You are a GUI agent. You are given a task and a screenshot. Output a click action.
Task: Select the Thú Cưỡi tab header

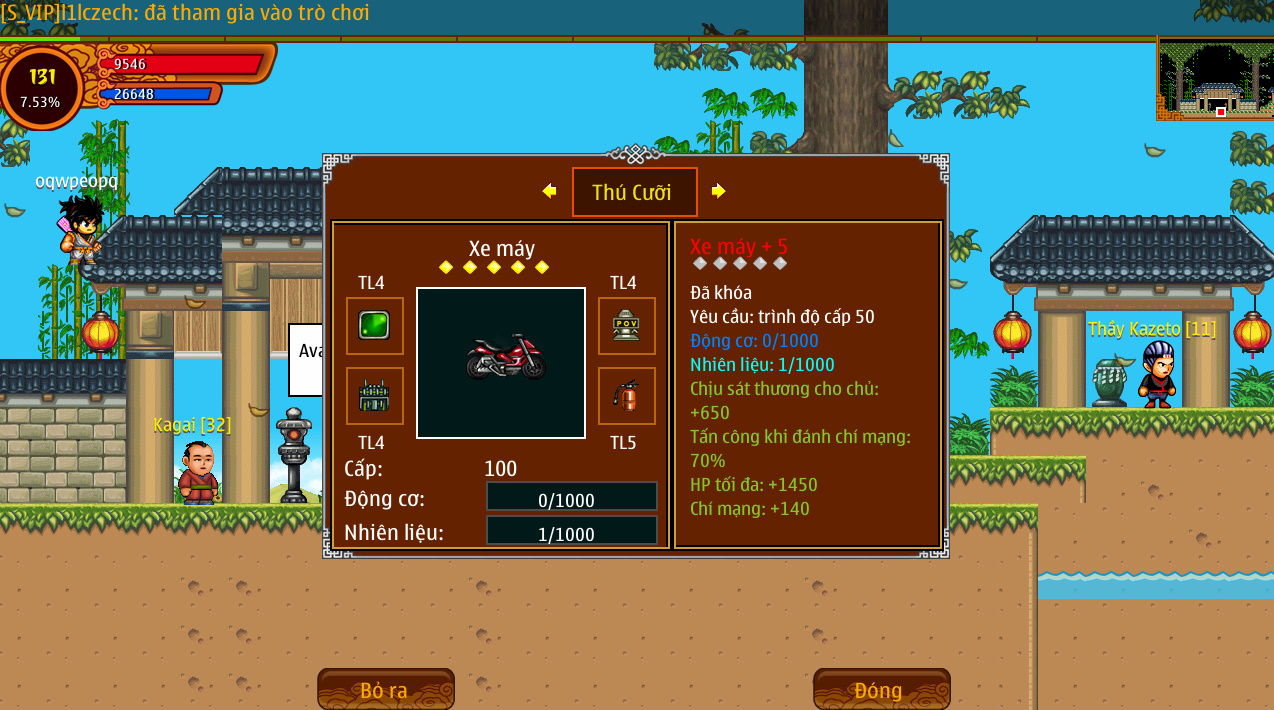click(x=634, y=192)
